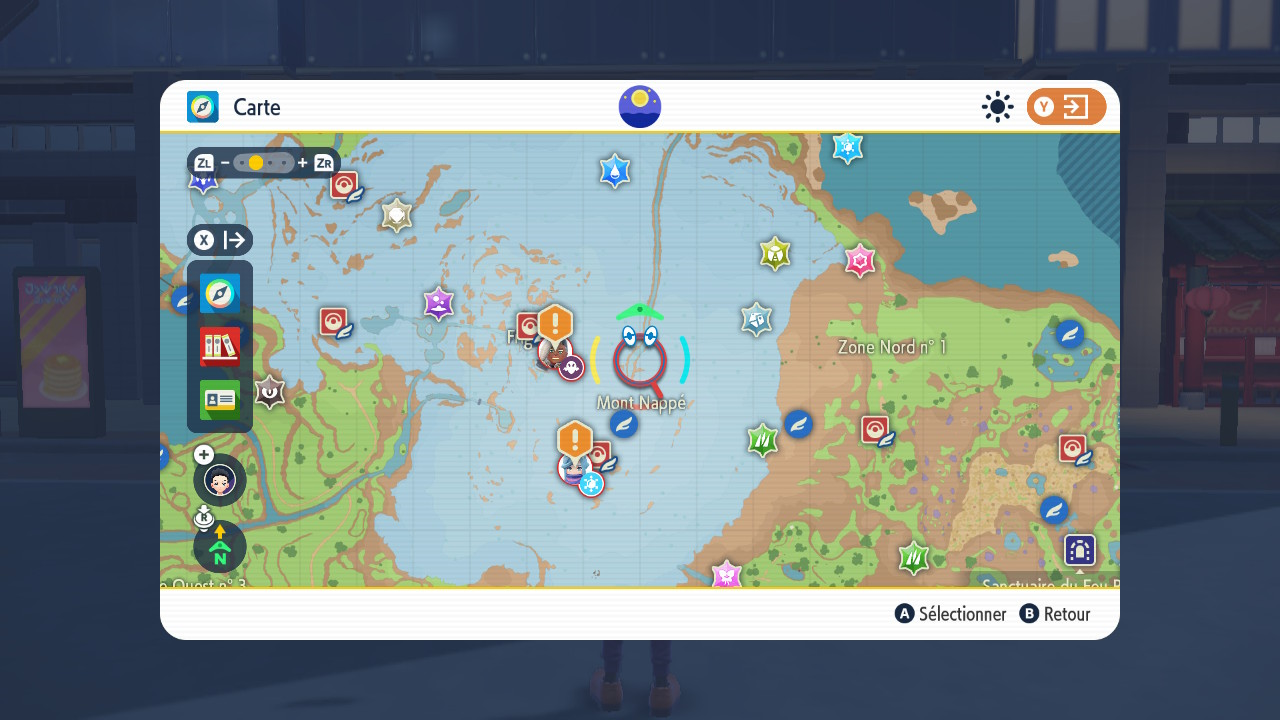Select the orange exclamation marker above the ghost badge
The image size is (1280, 720).
tap(555, 323)
